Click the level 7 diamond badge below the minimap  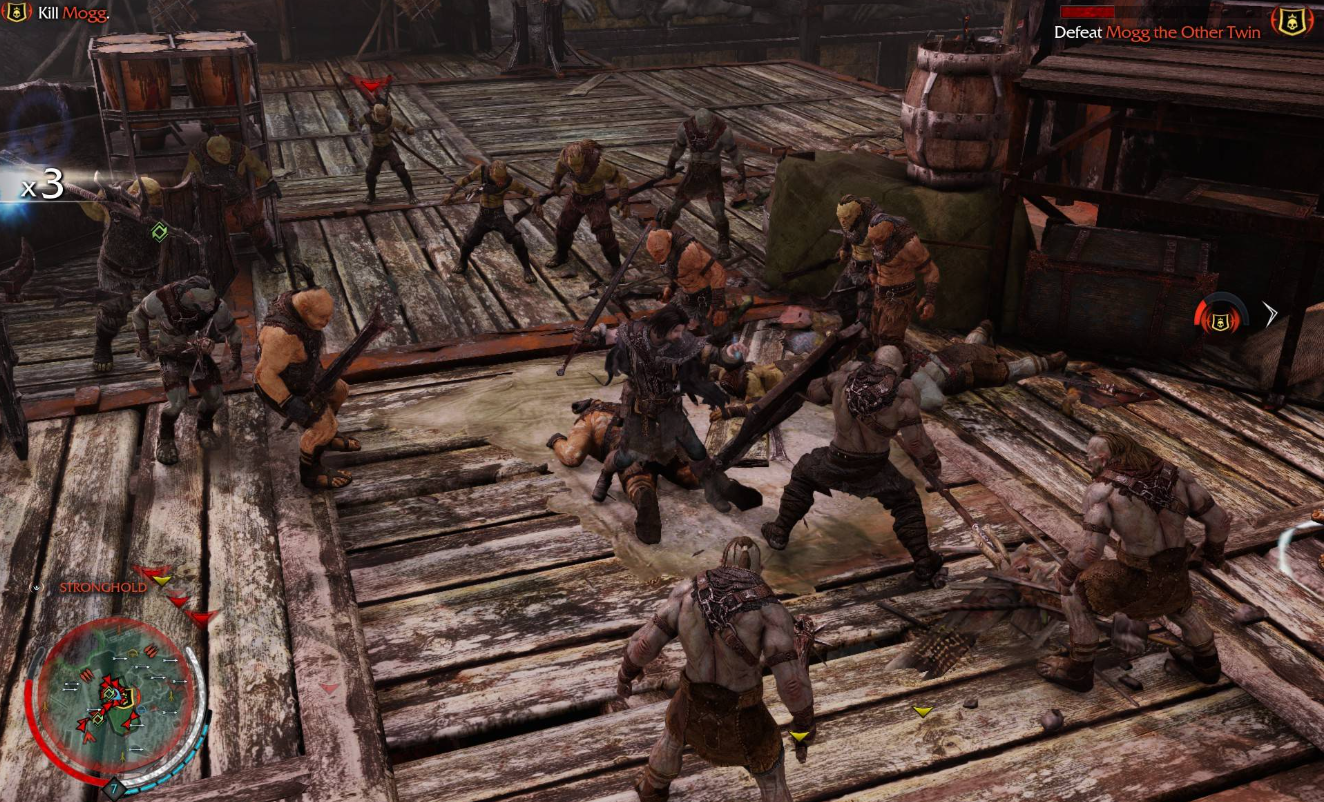(x=115, y=789)
